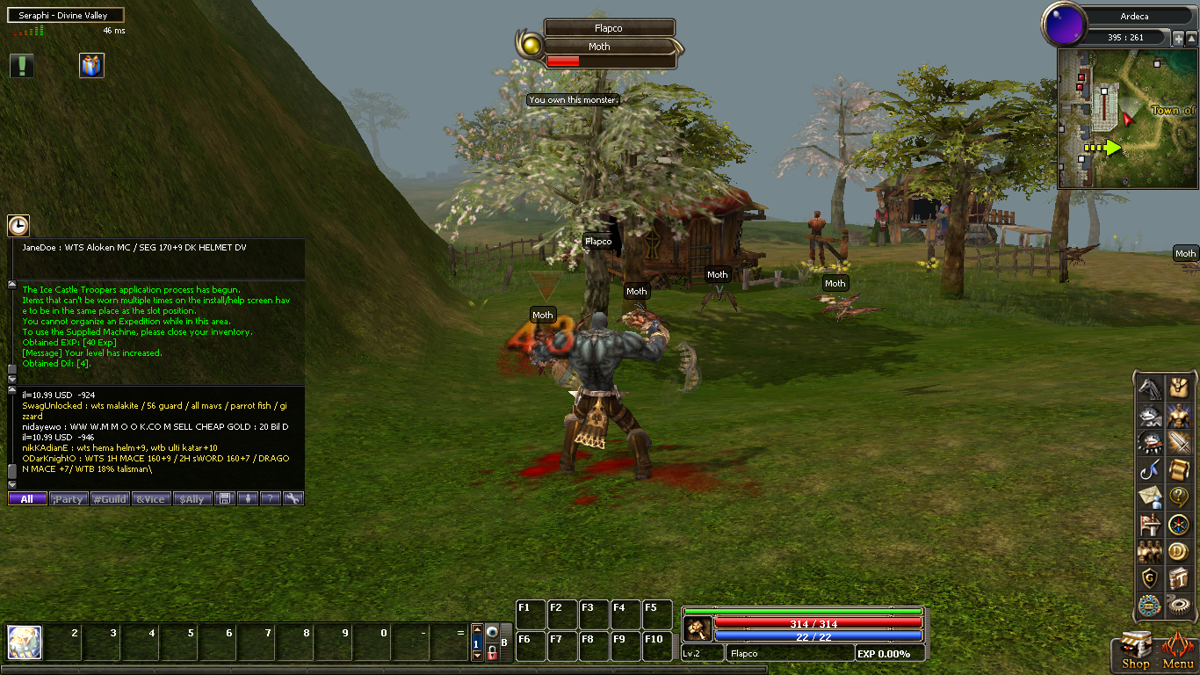This screenshot has height=675, width=1200.
Task: Activate the skill in hotbar slot 1
Action: (x=25, y=642)
